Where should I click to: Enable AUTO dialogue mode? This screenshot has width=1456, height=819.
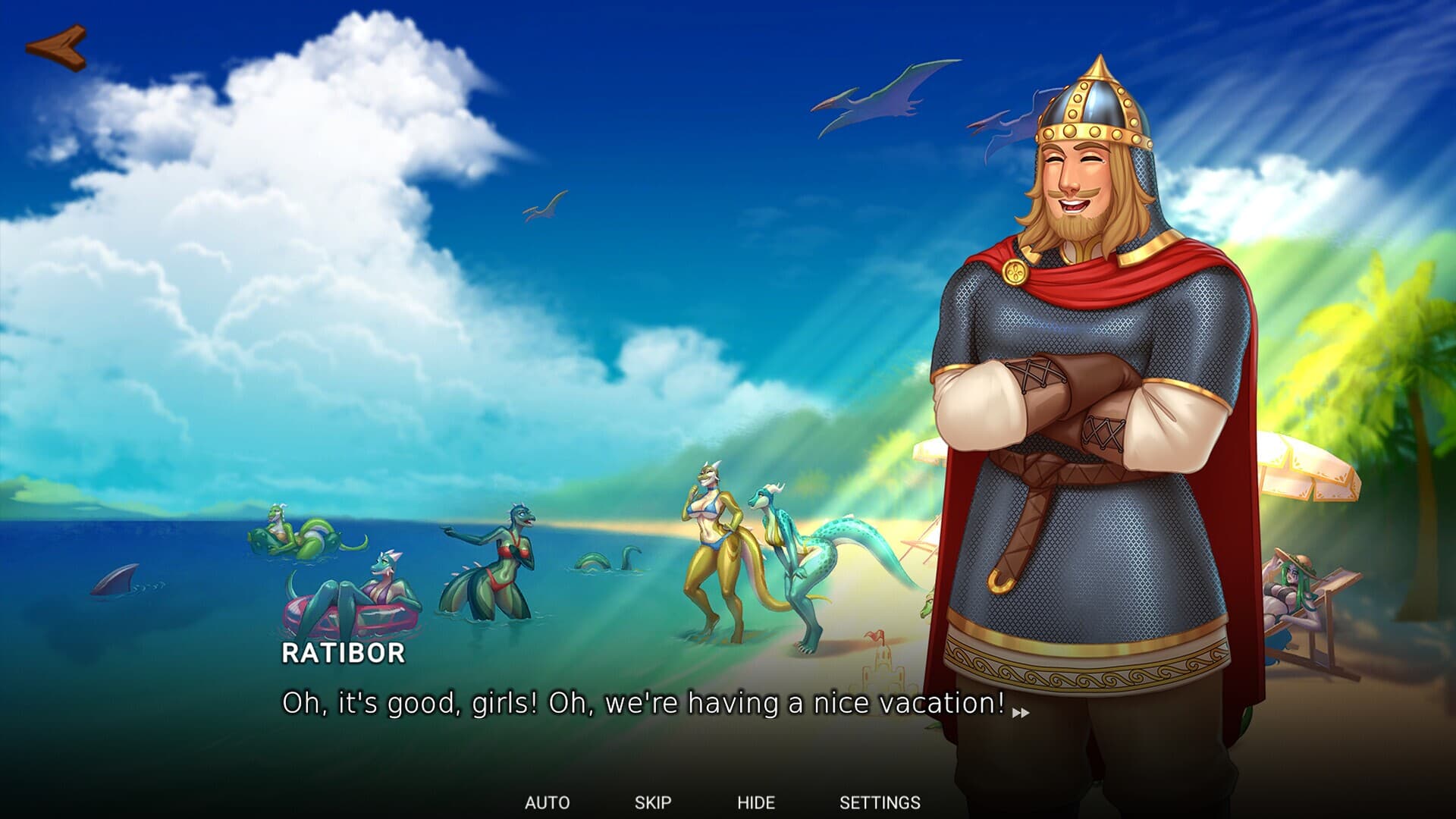pyautogui.click(x=549, y=800)
